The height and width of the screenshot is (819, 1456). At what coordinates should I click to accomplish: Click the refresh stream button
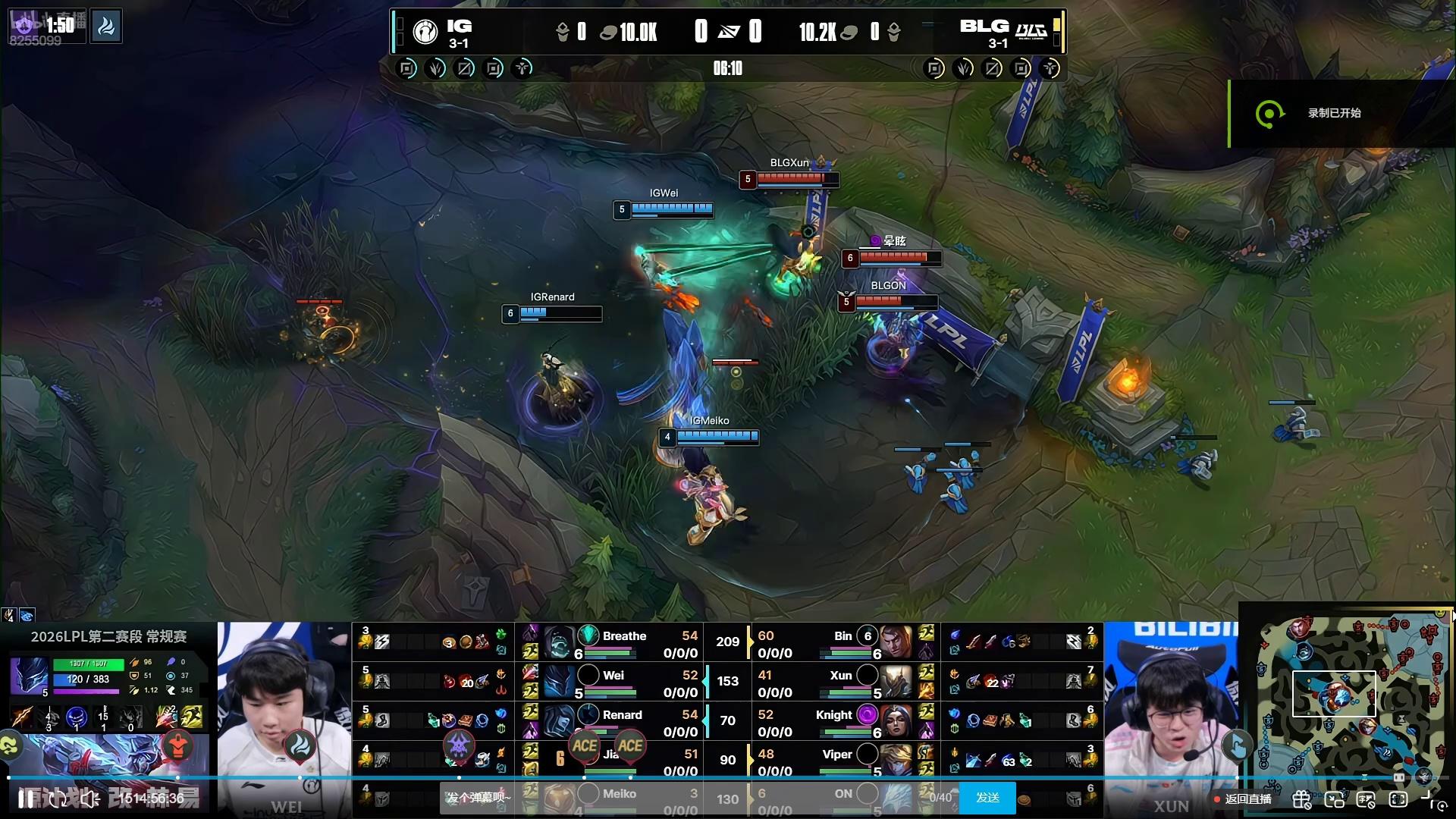tap(58, 799)
